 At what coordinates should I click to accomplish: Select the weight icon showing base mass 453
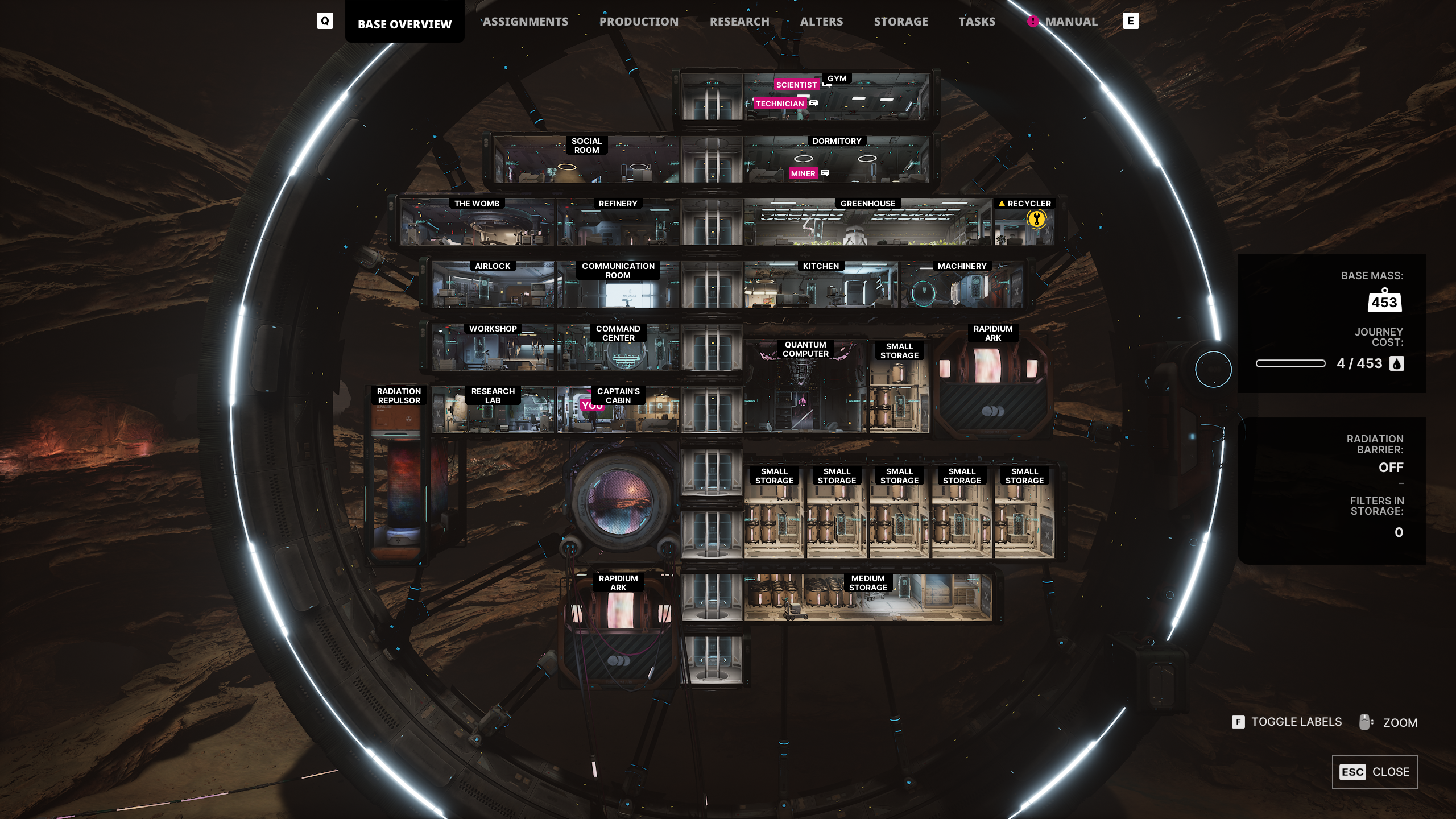tap(1385, 301)
